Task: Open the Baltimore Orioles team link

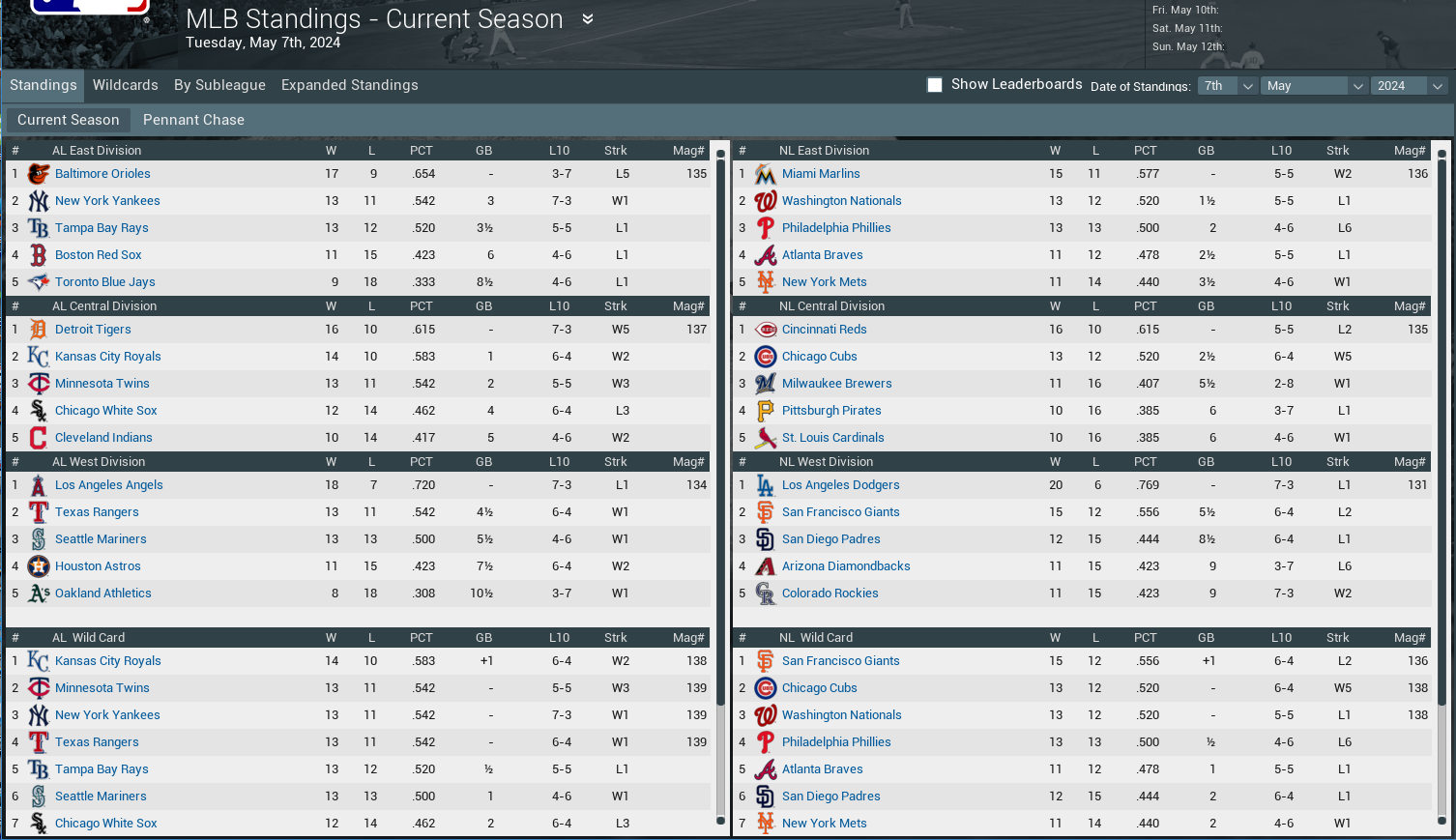Action: [x=102, y=174]
